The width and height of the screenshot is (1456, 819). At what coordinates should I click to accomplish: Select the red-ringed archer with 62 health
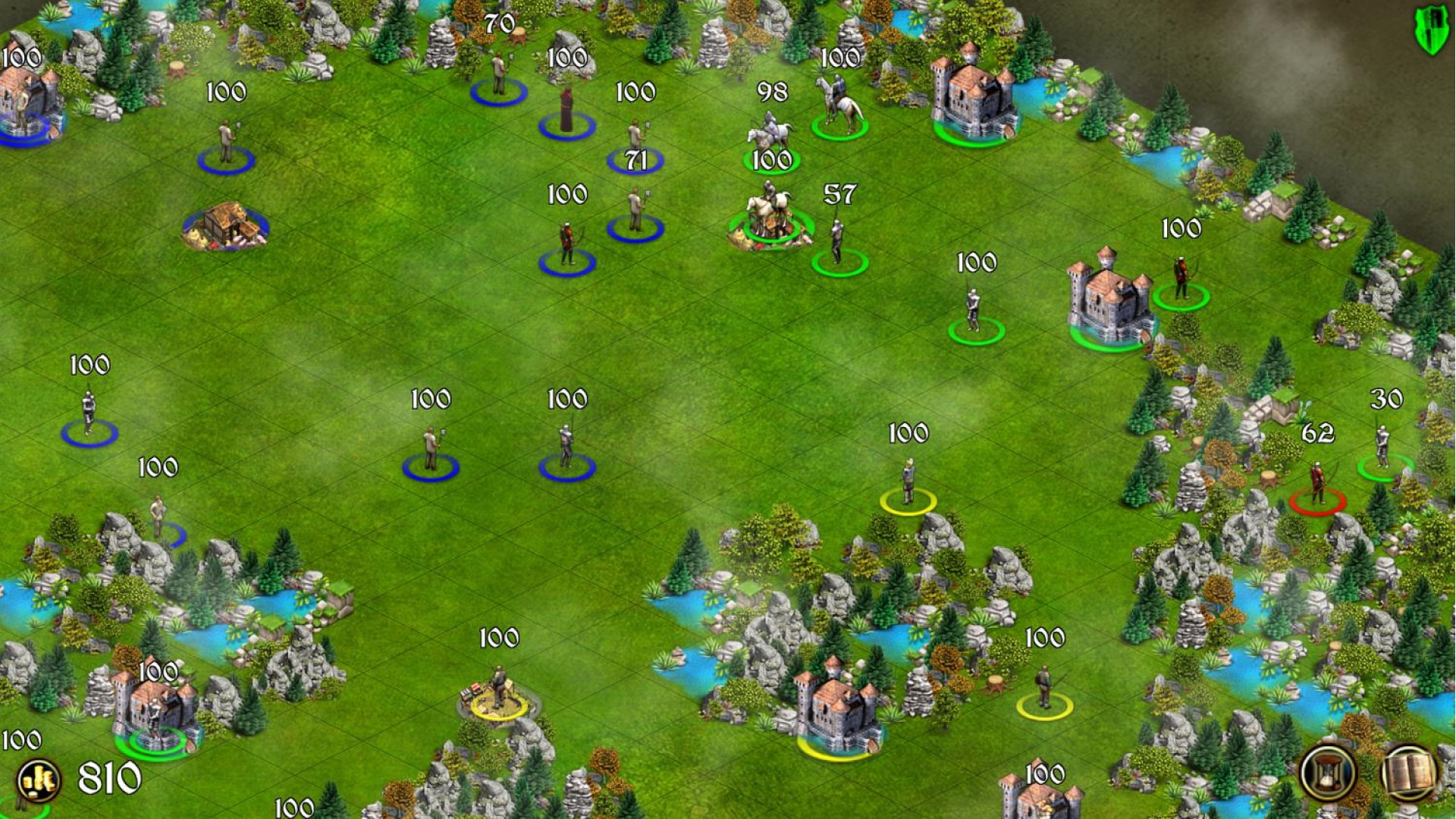(x=1318, y=485)
